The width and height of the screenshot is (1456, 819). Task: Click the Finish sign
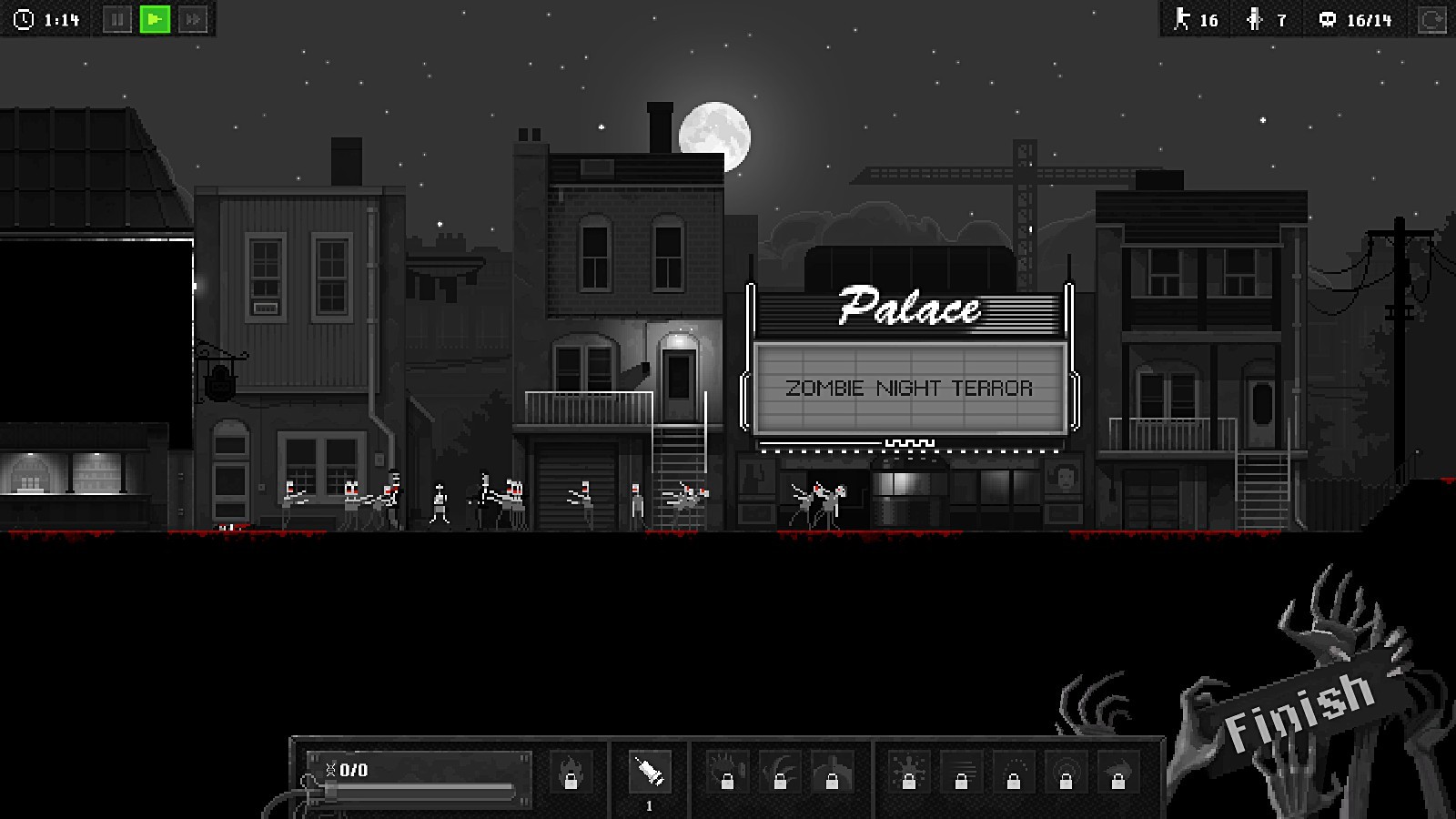pyautogui.click(x=1299, y=711)
